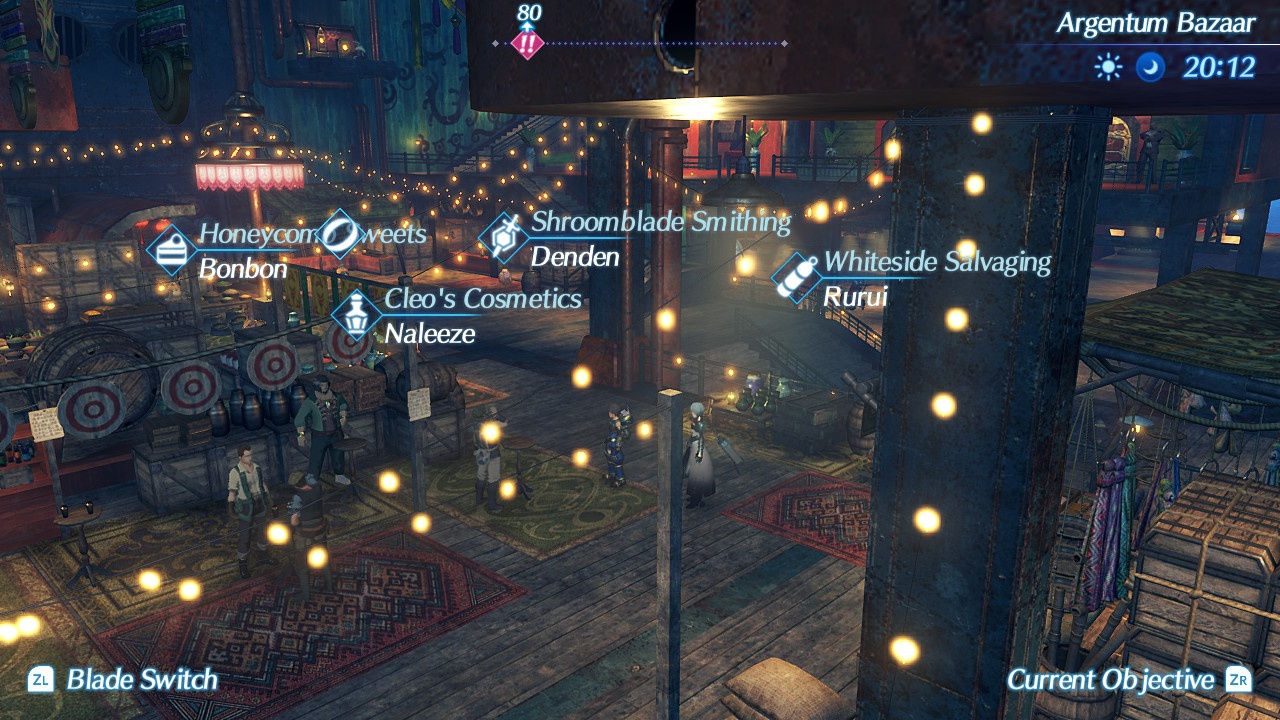Show the Current Objective
This screenshot has height=720, width=1280.
(x=1110, y=680)
